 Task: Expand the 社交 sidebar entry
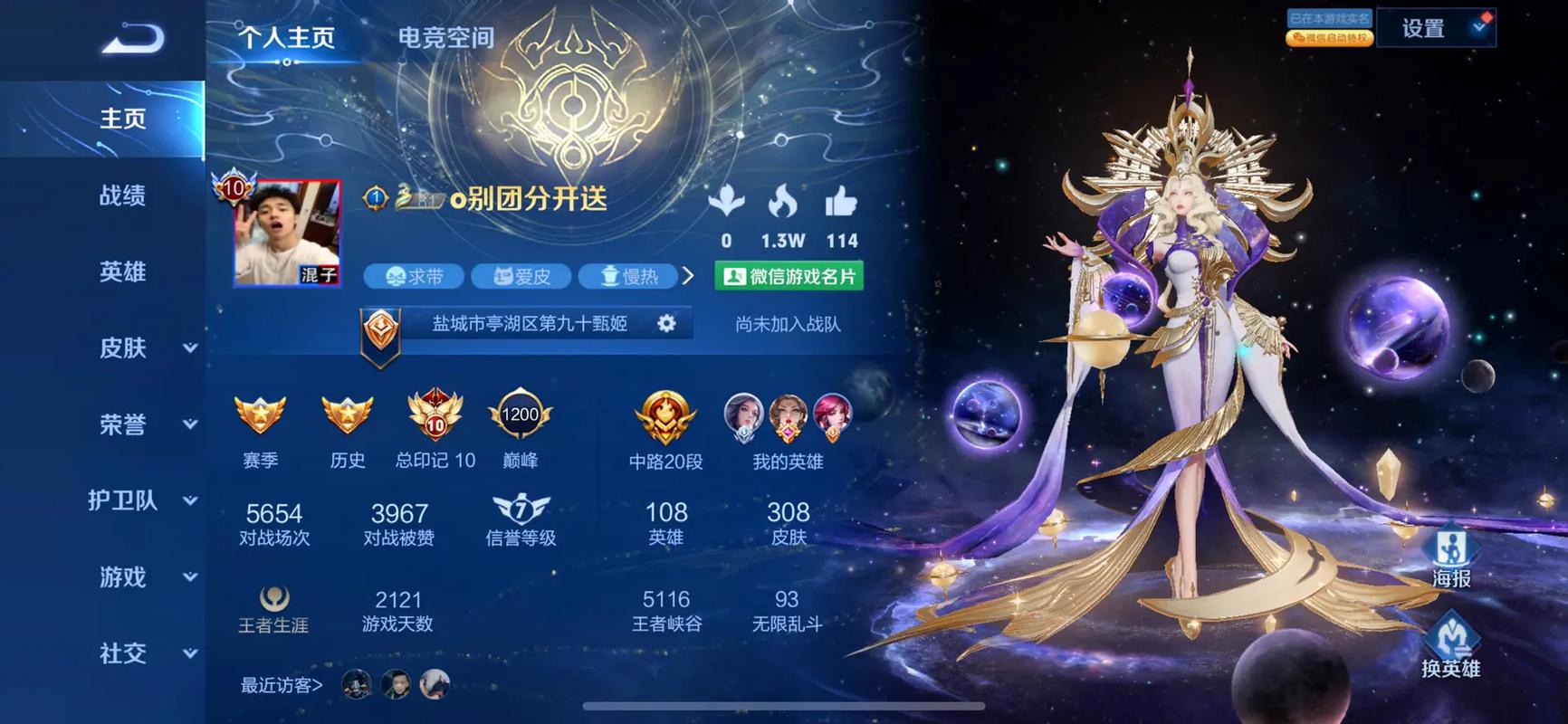(145, 653)
